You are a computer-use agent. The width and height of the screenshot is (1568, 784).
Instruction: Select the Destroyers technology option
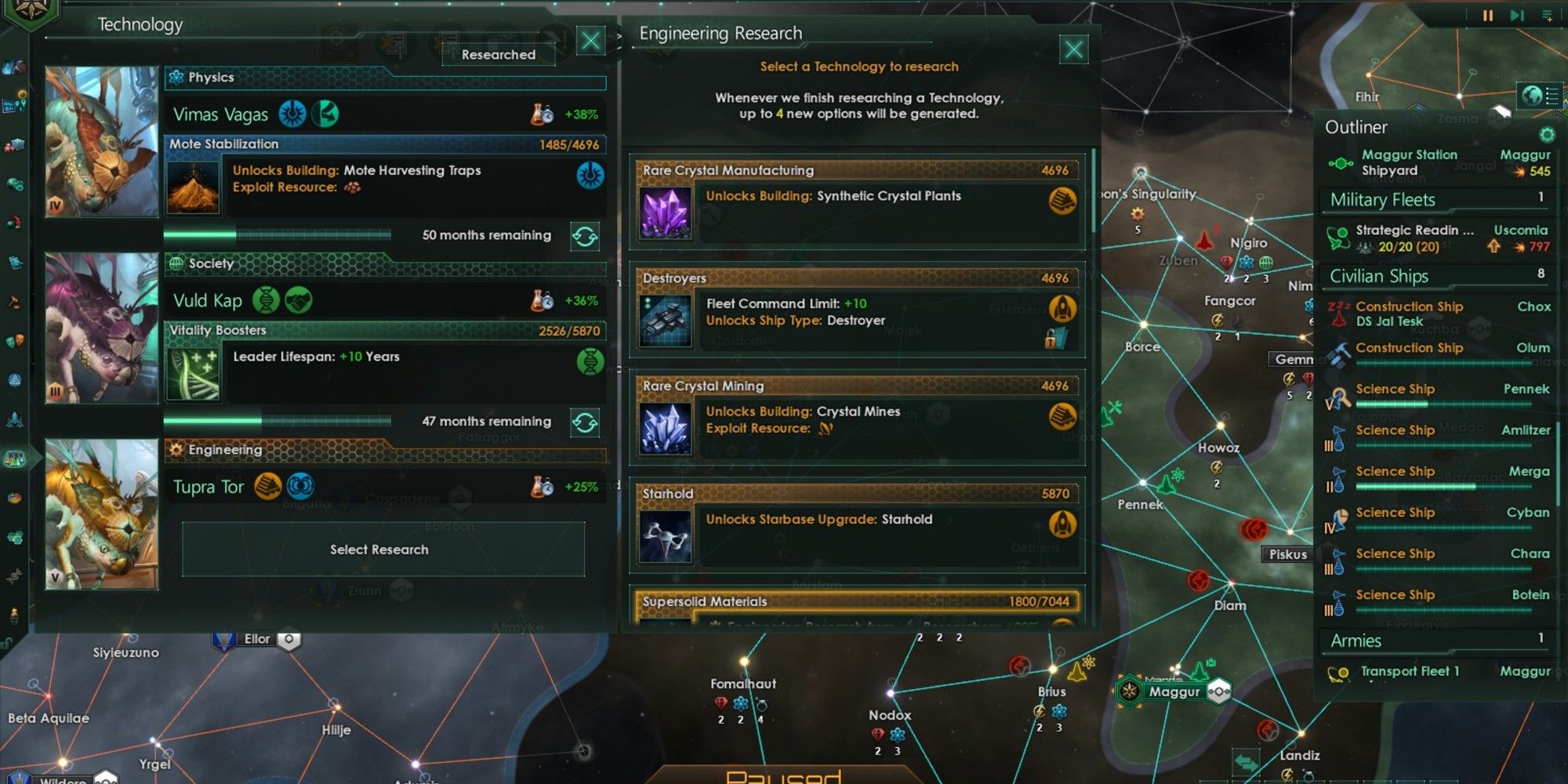[857, 310]
